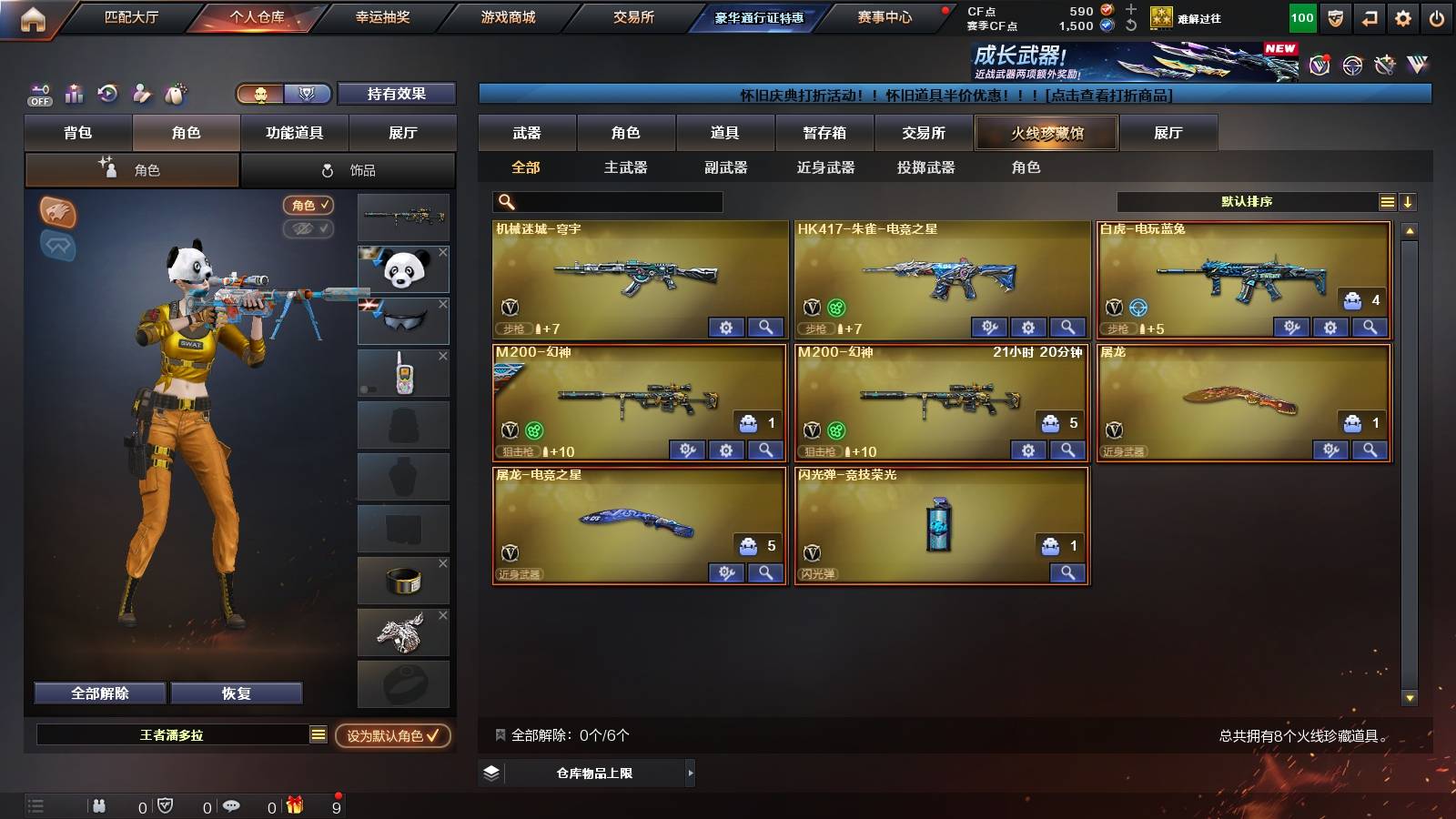Select the search magnifier icon on 白虎-电玩蓝兔 card
This screenshot has width=1456, height=819.
[x=1370, y=327]
